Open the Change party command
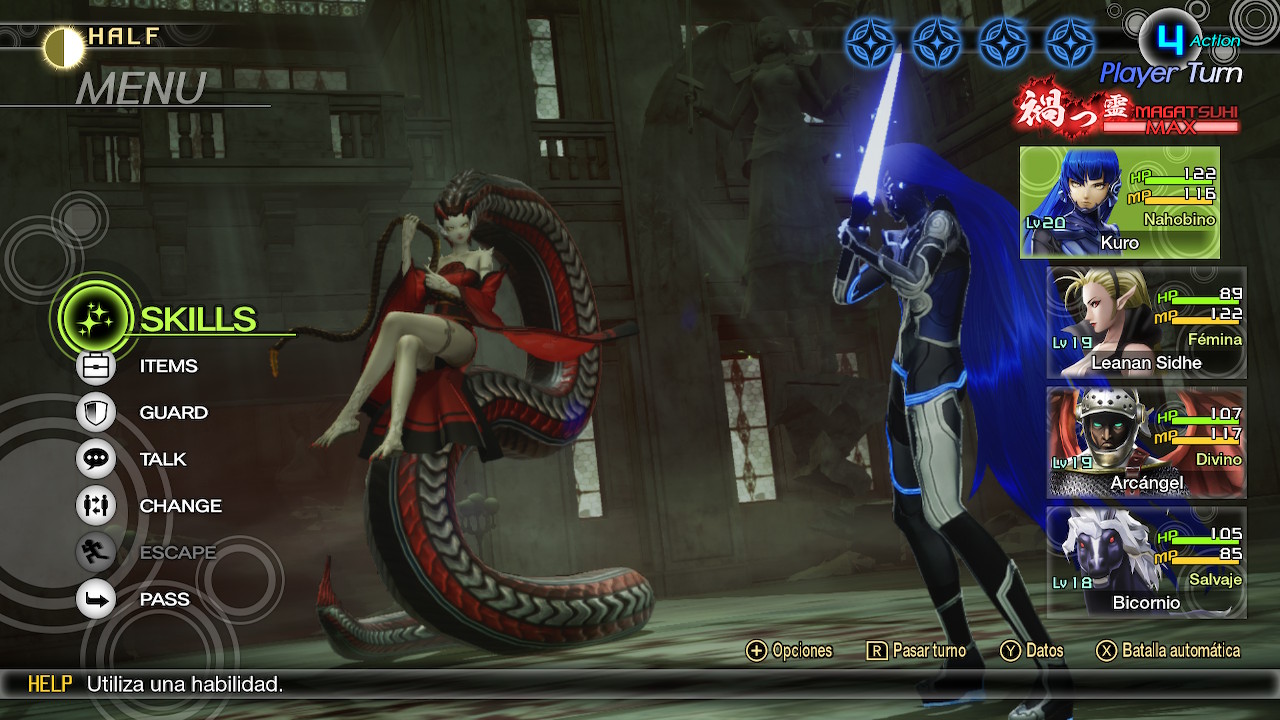The width and height of the screenshot is (1280, 720). click(180, 506)
